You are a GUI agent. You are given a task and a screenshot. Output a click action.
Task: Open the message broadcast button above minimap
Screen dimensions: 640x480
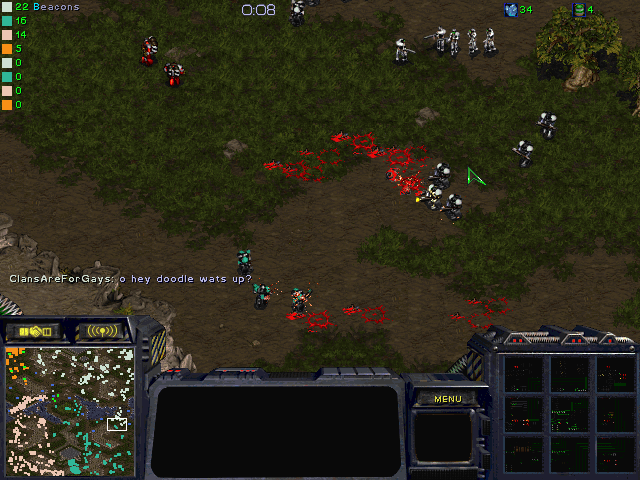tap(103, 331)
